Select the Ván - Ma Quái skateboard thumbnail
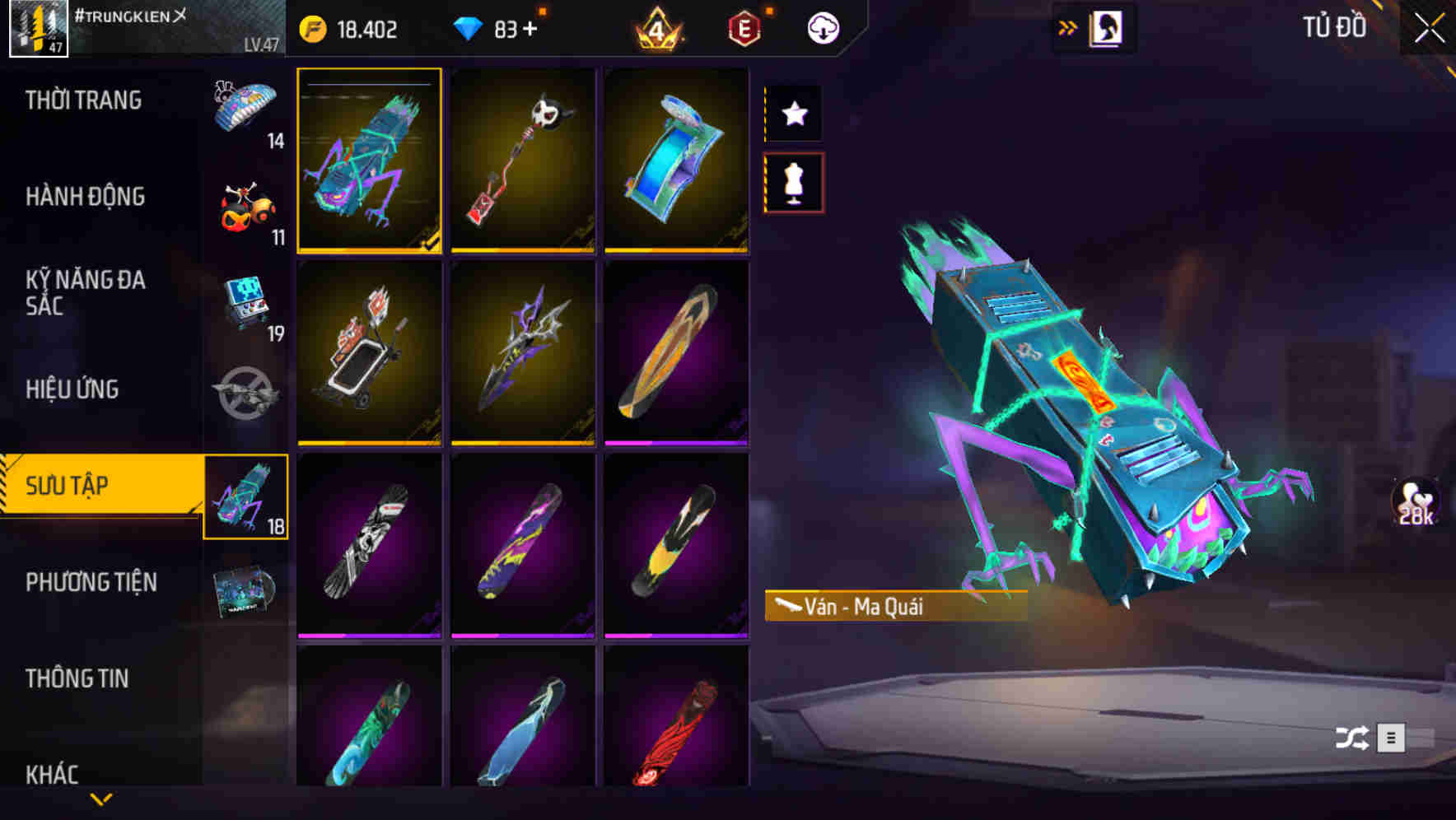 coord(370,162)
